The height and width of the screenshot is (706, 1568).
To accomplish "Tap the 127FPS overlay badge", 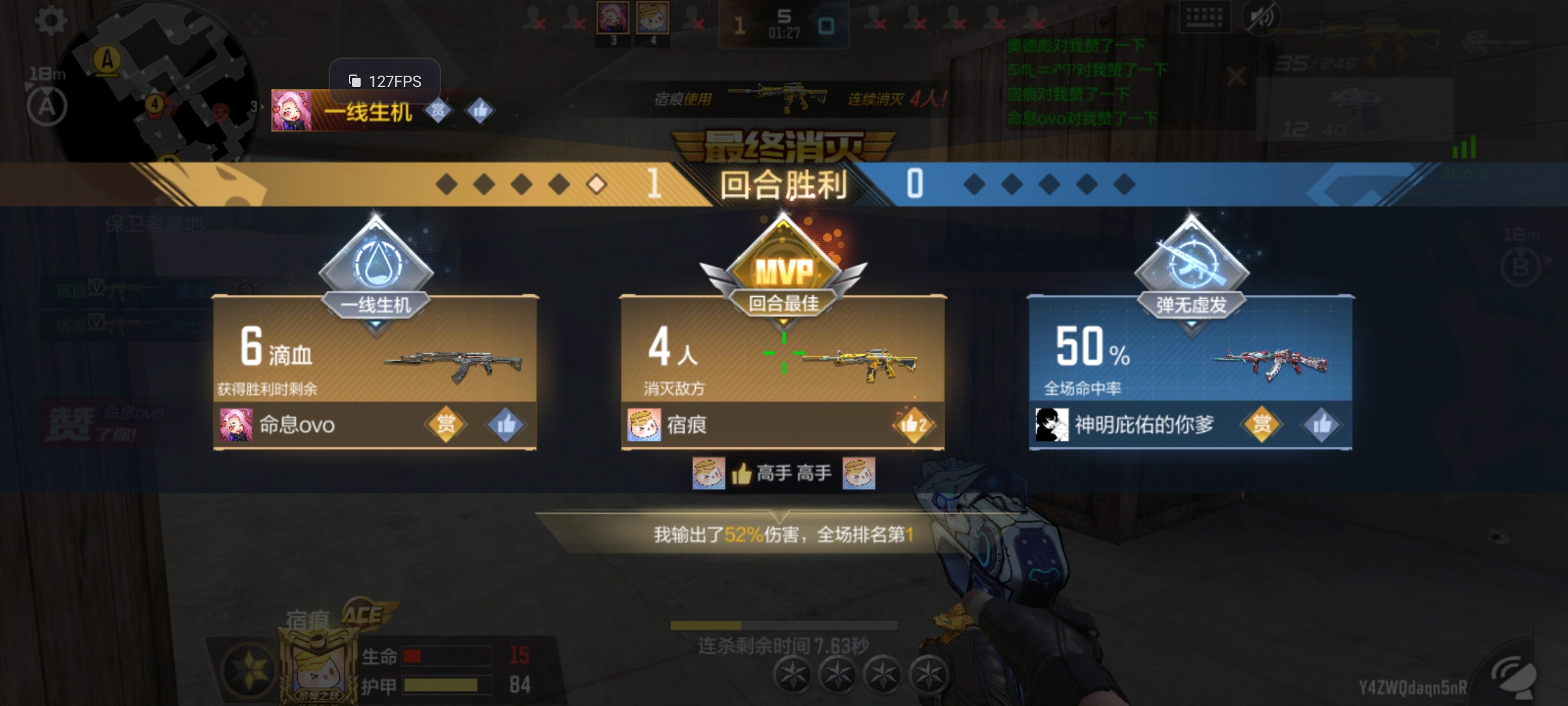I will (x=385, y=81).
